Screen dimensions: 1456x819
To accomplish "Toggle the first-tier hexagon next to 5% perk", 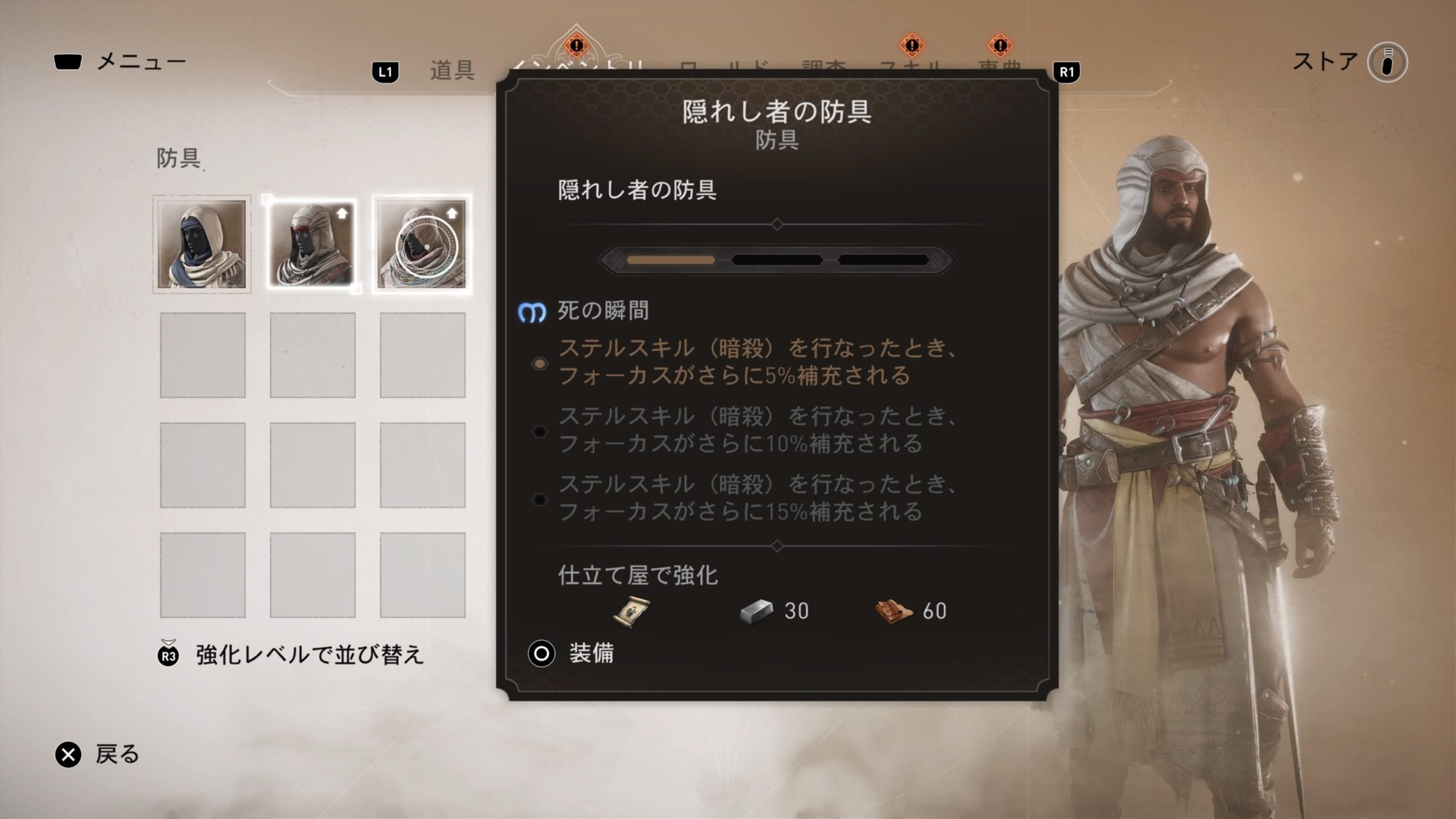I will (540, 364).
